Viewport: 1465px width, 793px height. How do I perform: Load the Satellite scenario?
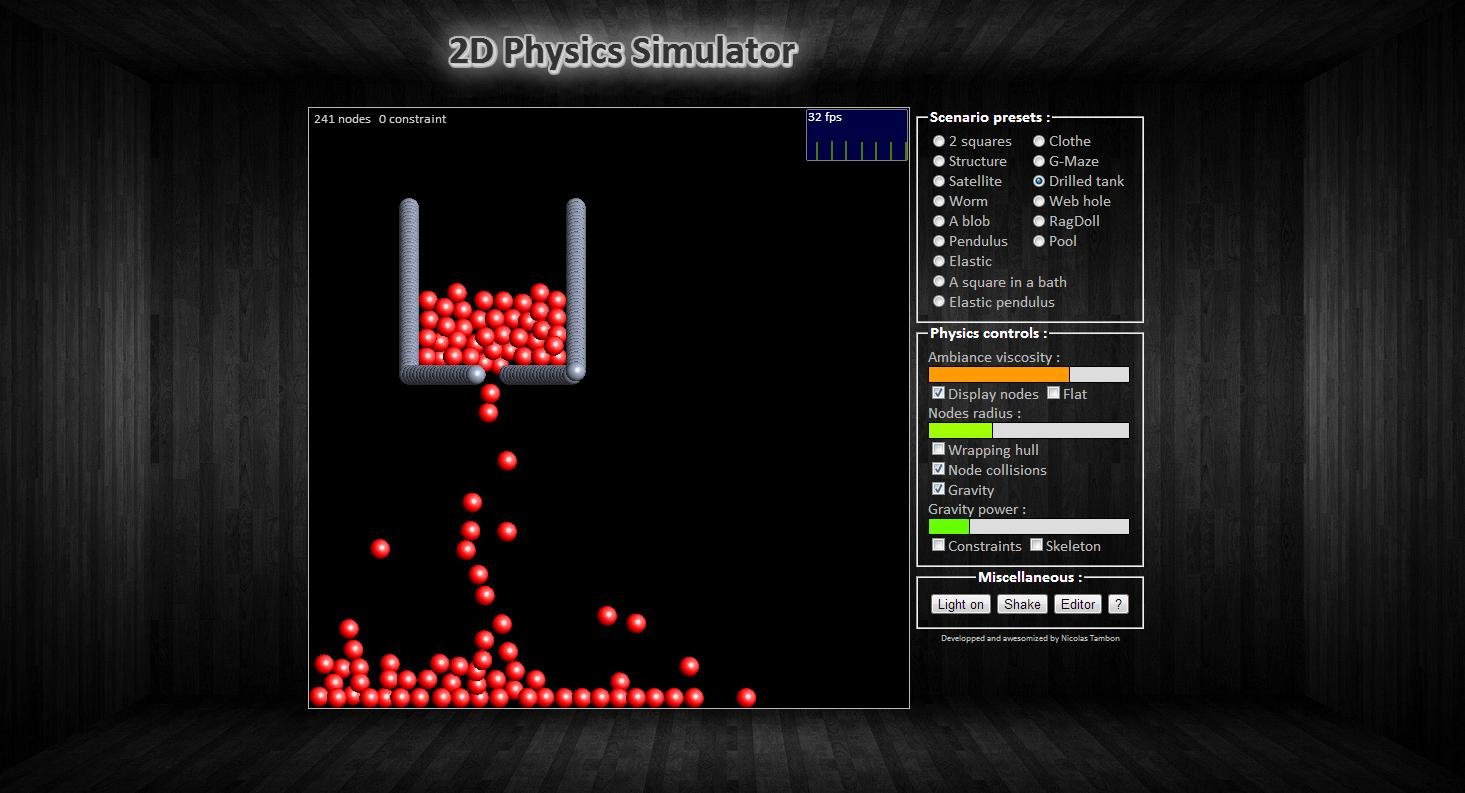(x=939, y=181)
